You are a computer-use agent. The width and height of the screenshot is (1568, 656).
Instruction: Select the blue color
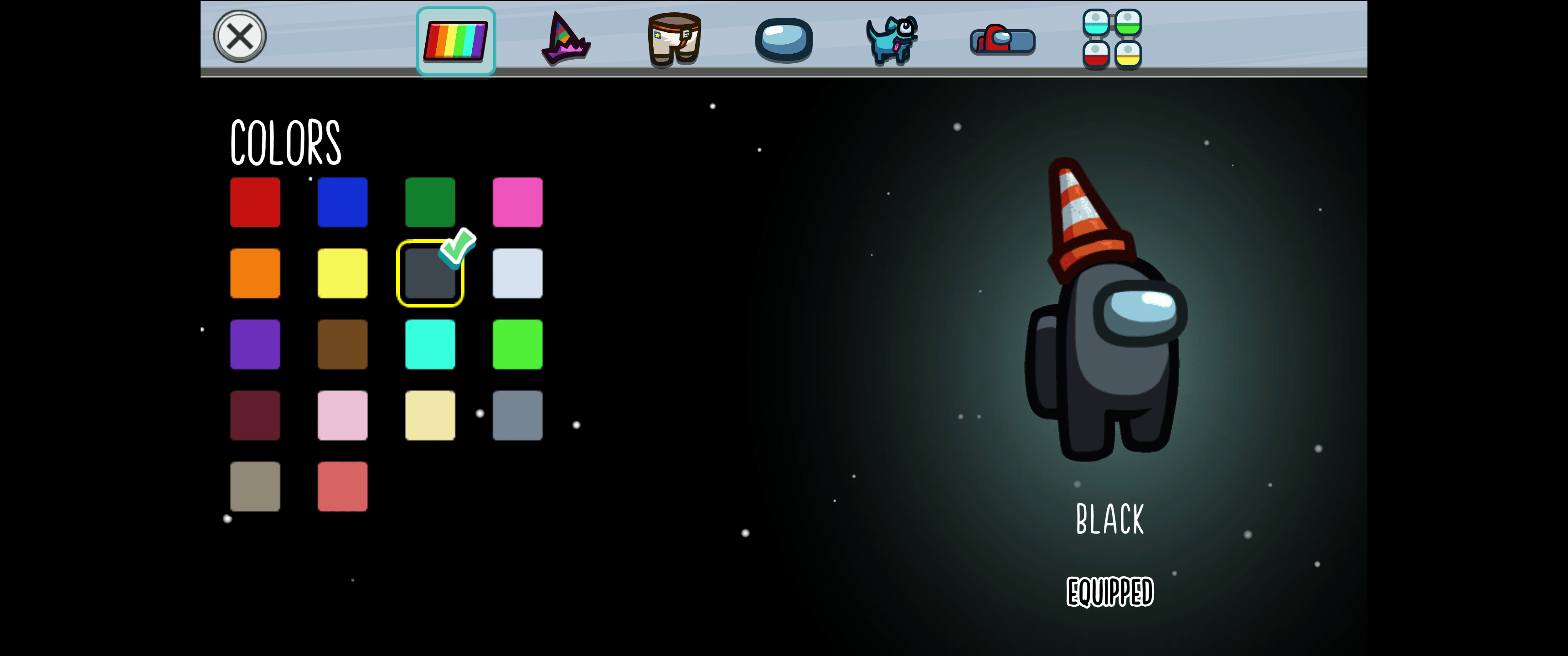pos(343,202)
